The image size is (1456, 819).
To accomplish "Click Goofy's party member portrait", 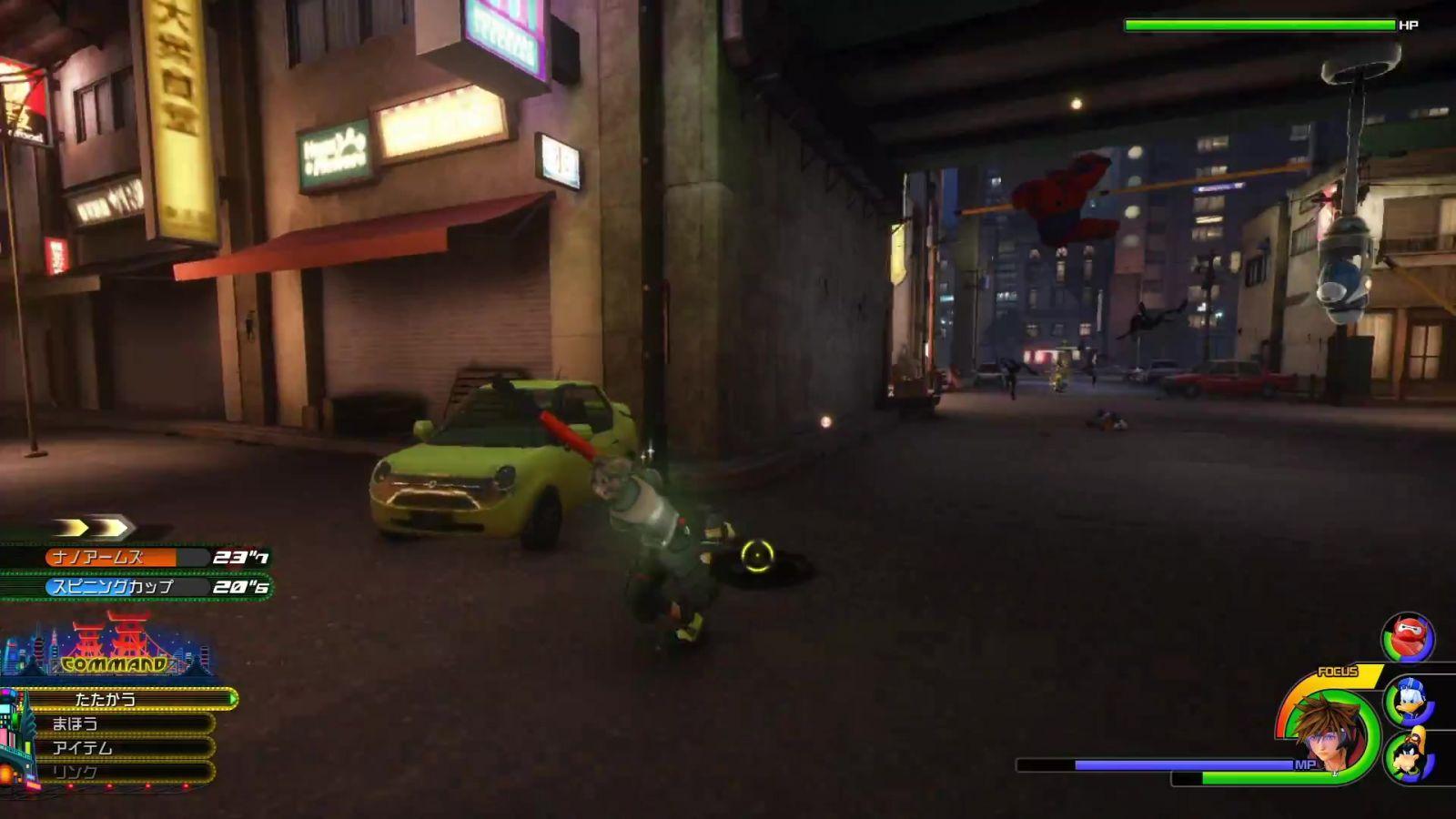I will [1409, 755].
